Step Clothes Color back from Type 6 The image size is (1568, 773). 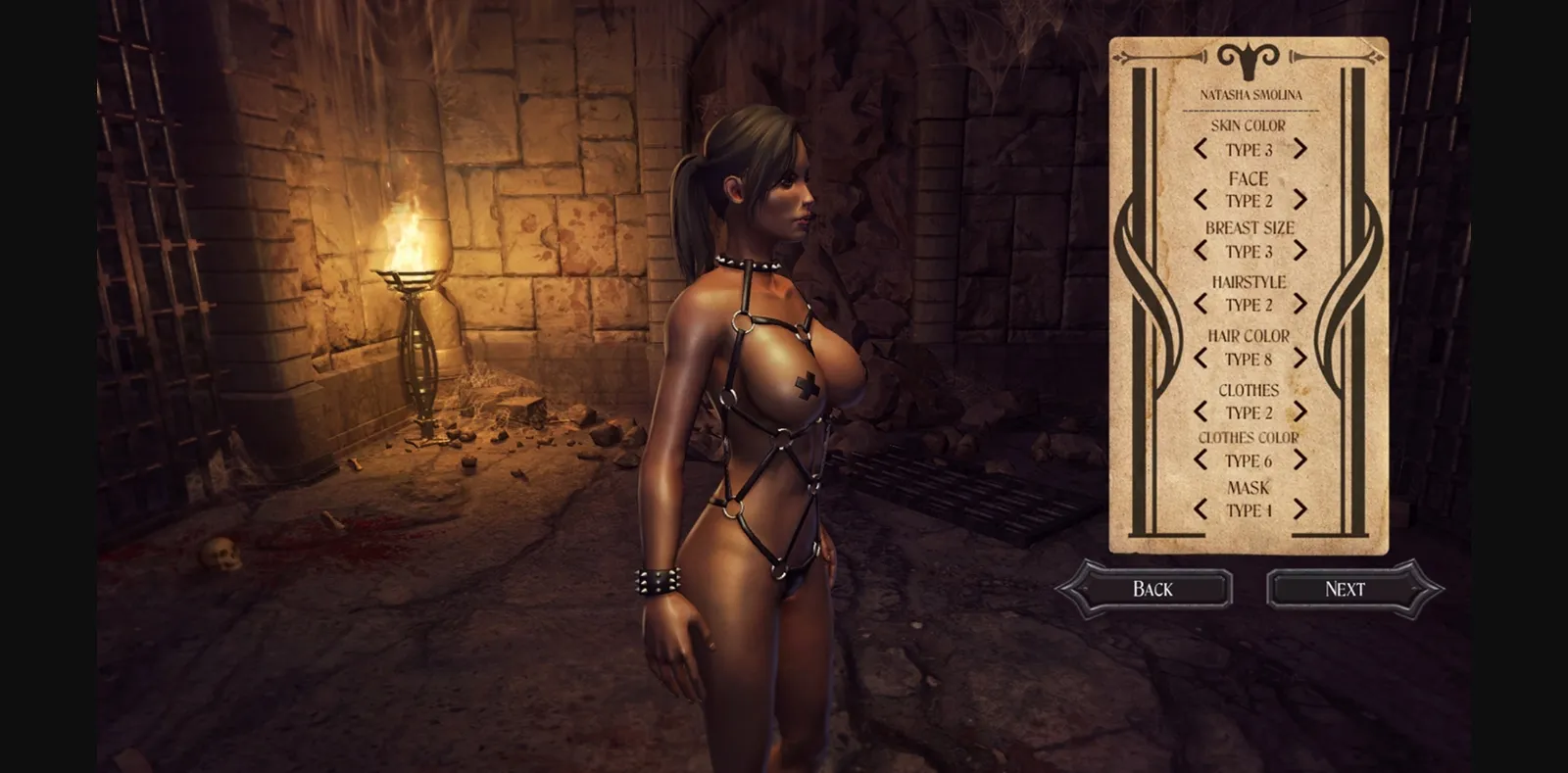[1201, 460]
